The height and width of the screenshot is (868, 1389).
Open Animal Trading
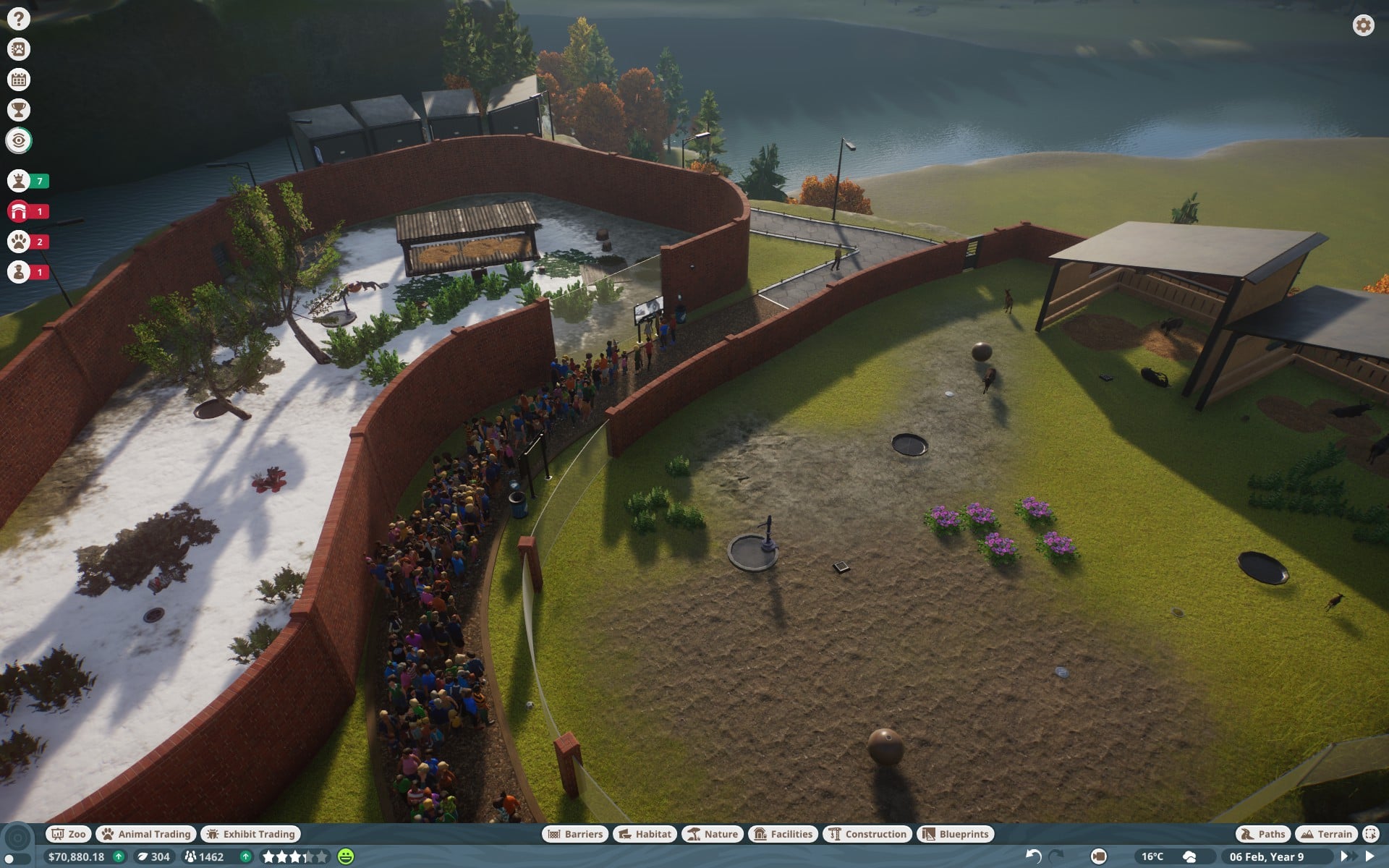(x=146, y=834)
